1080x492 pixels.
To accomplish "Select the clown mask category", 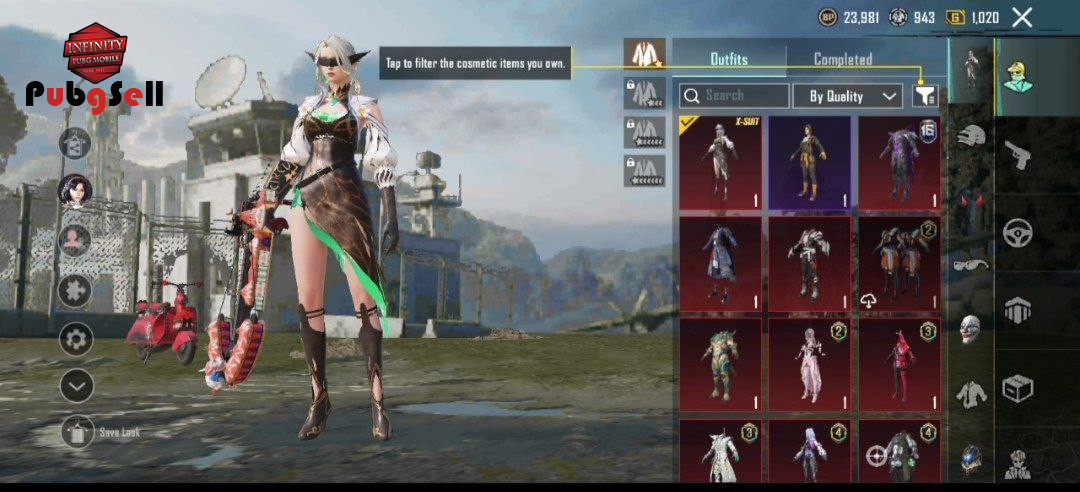I will [969, 329].
